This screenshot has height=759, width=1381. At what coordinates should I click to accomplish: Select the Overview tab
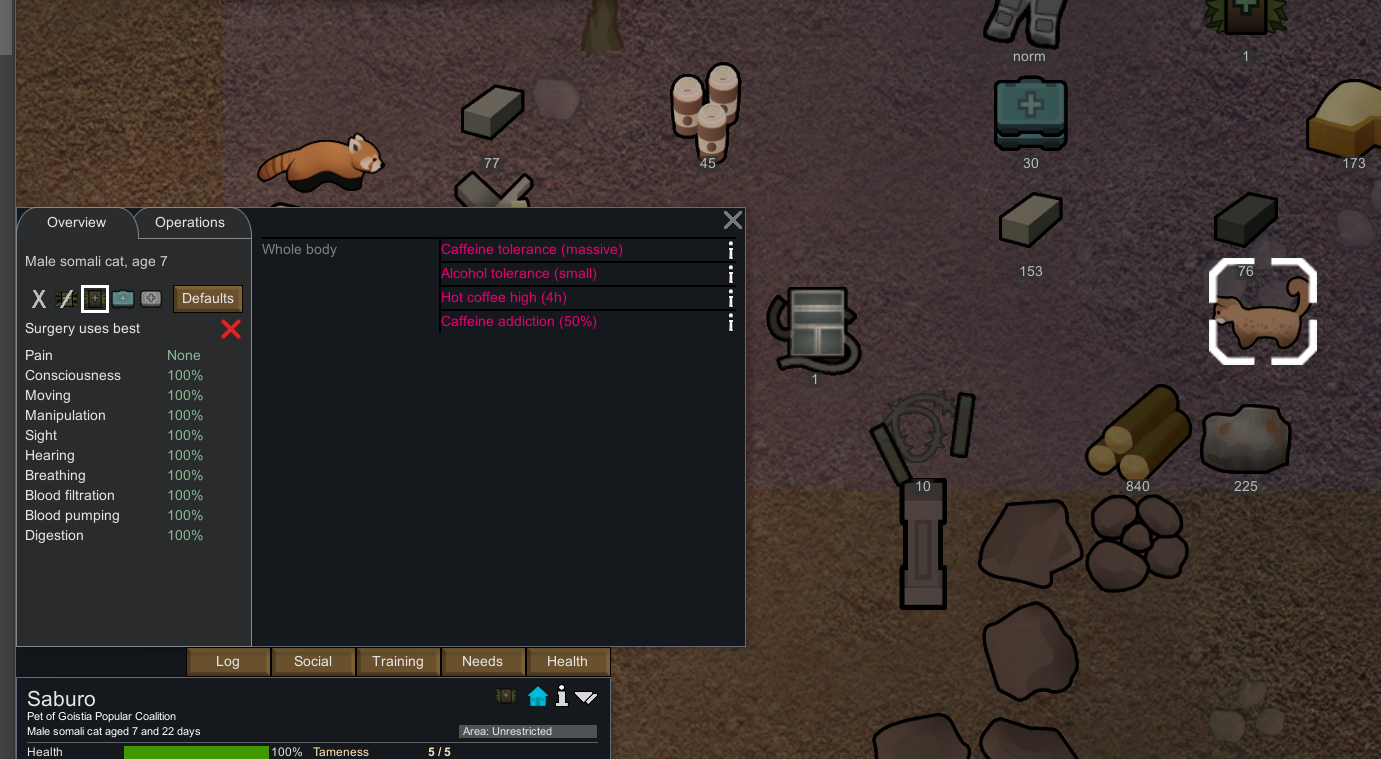pyautogui.click(x=76, y=223)
